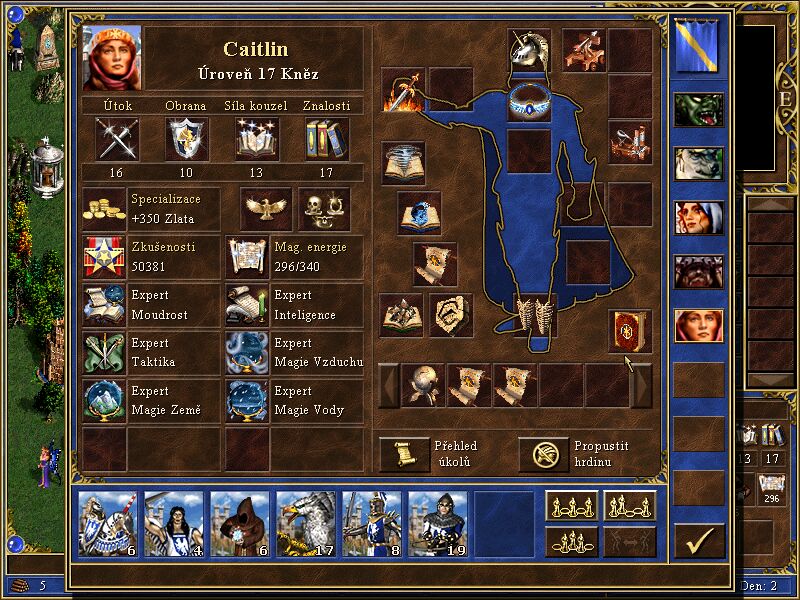Inspect the Útok crossed swords stat icon
Image resolution: width=800 pixels, height=600 pixels.
pyautogui.click(x=116, y=138)
